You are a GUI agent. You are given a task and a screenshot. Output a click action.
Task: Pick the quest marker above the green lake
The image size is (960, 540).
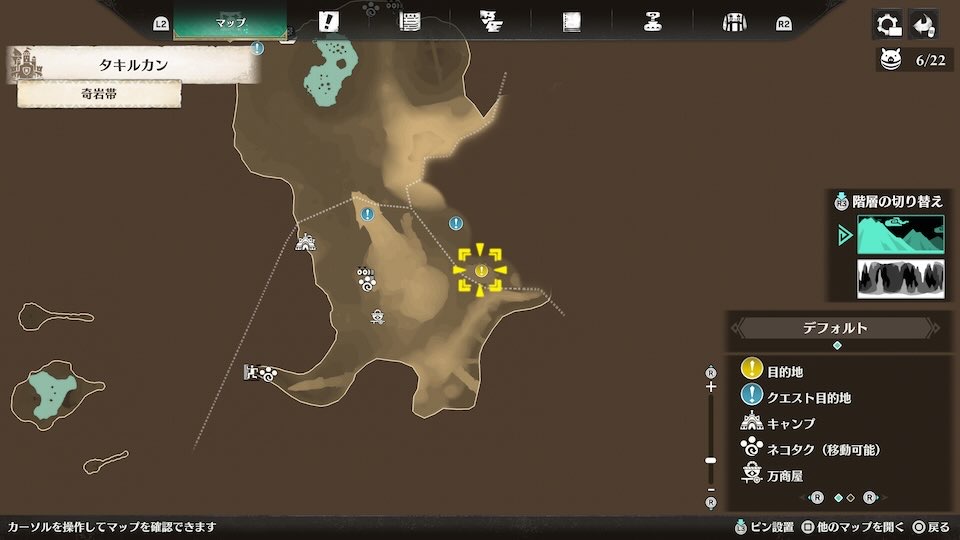(258, 47)
